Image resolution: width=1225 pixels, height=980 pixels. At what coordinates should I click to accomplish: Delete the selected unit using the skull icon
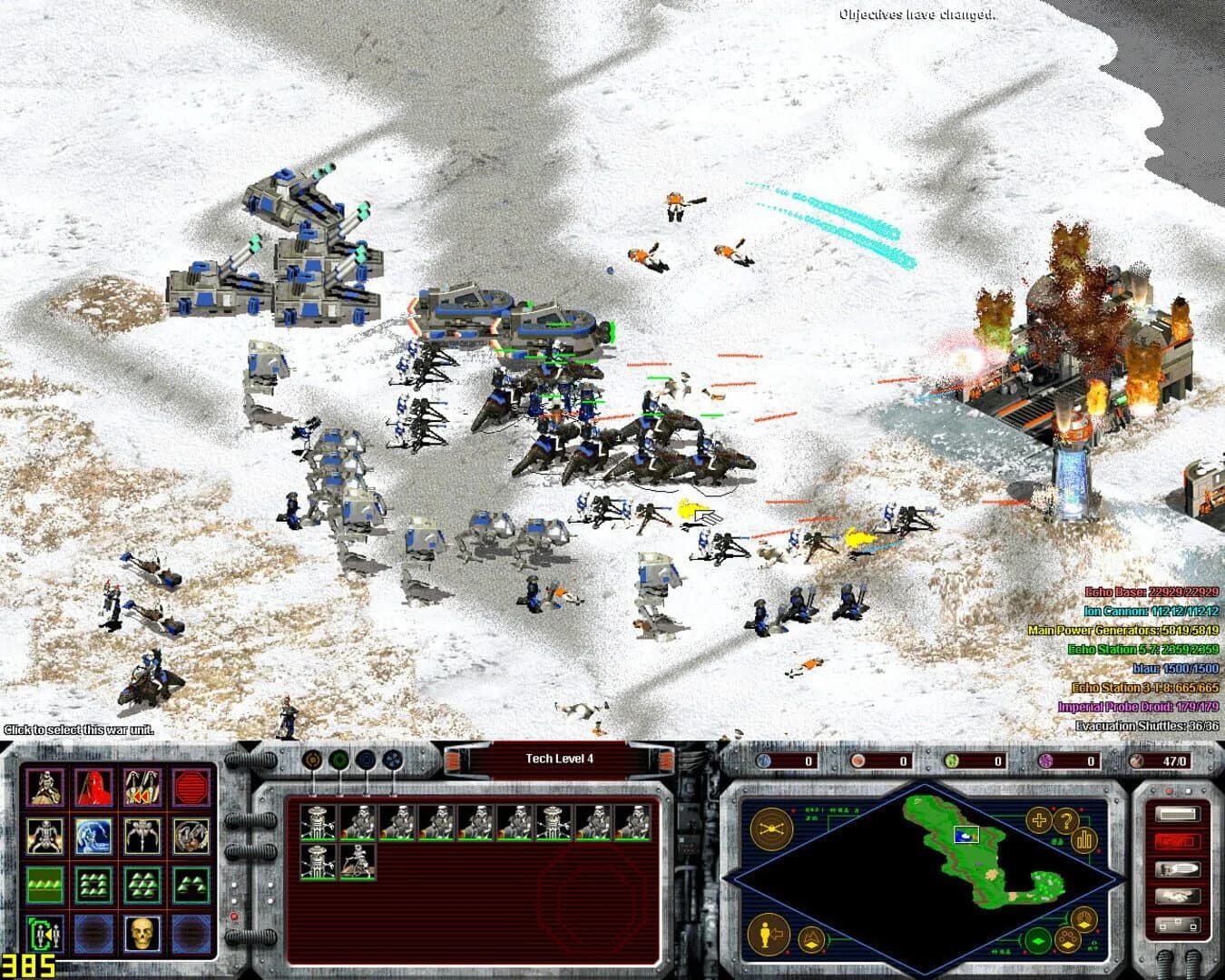tap(142, 932)
